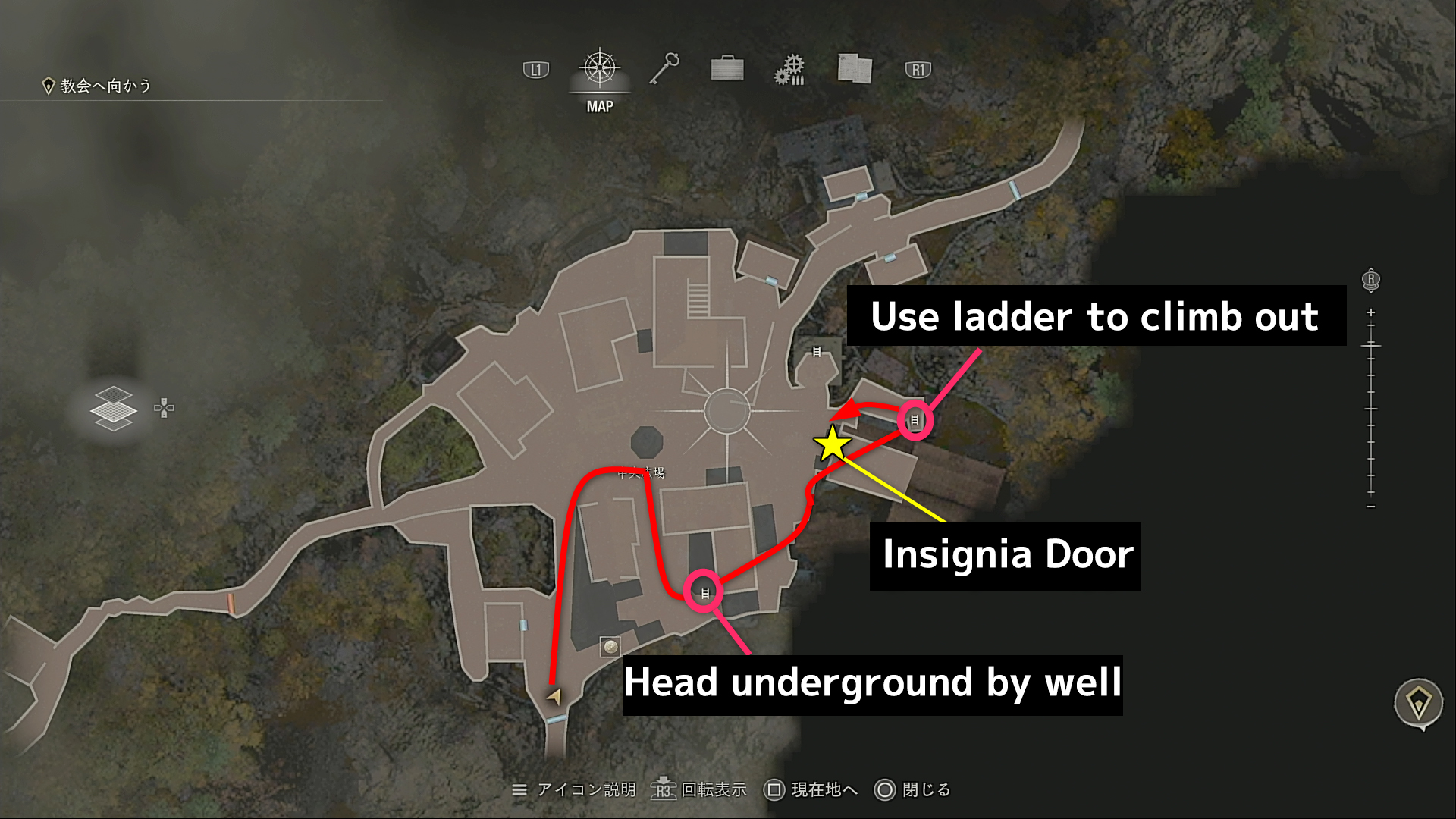1456x819 pixels.
Task: Select the church objective tracker
Action: pyautogui.click(x=97, y=86)
